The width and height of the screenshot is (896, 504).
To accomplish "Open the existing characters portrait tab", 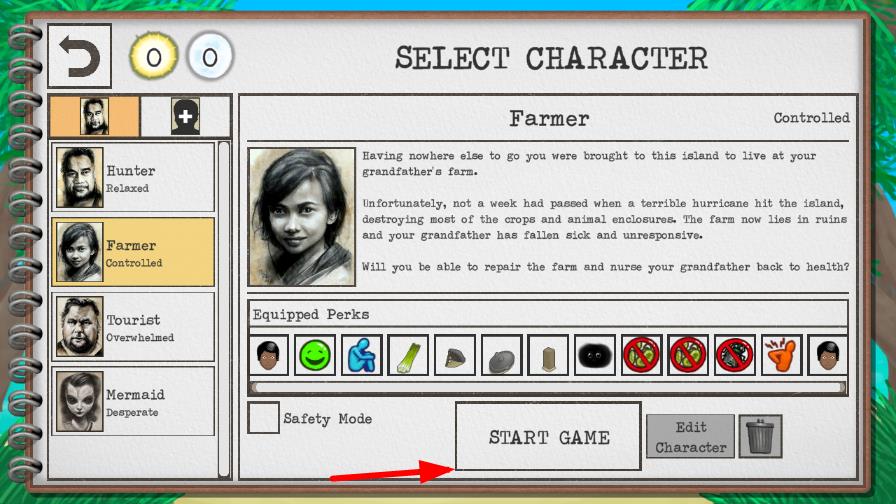I will click(x=95, y=117).
